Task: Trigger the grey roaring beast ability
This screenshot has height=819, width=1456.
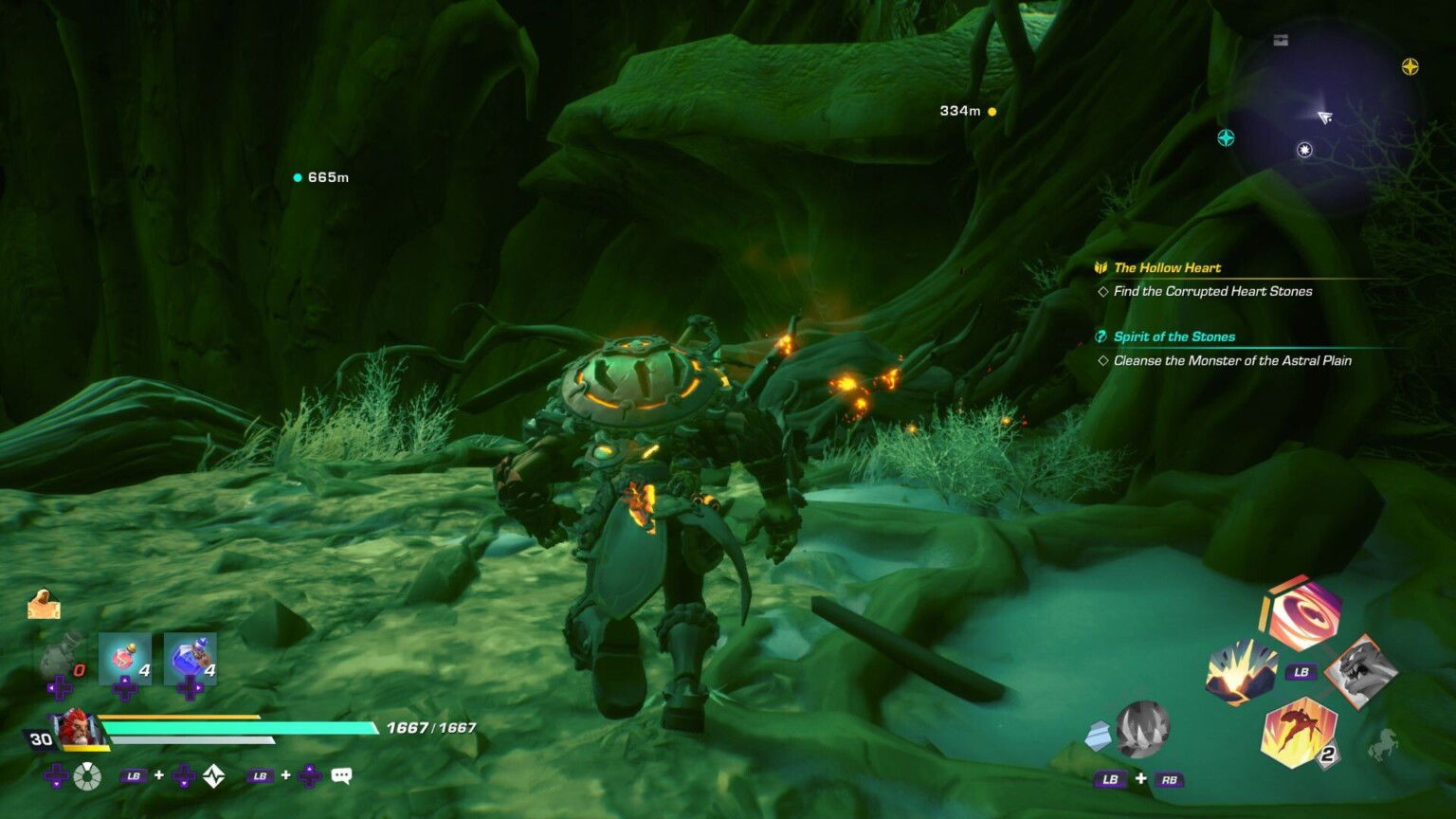Action: click(x=1359, y=672)
